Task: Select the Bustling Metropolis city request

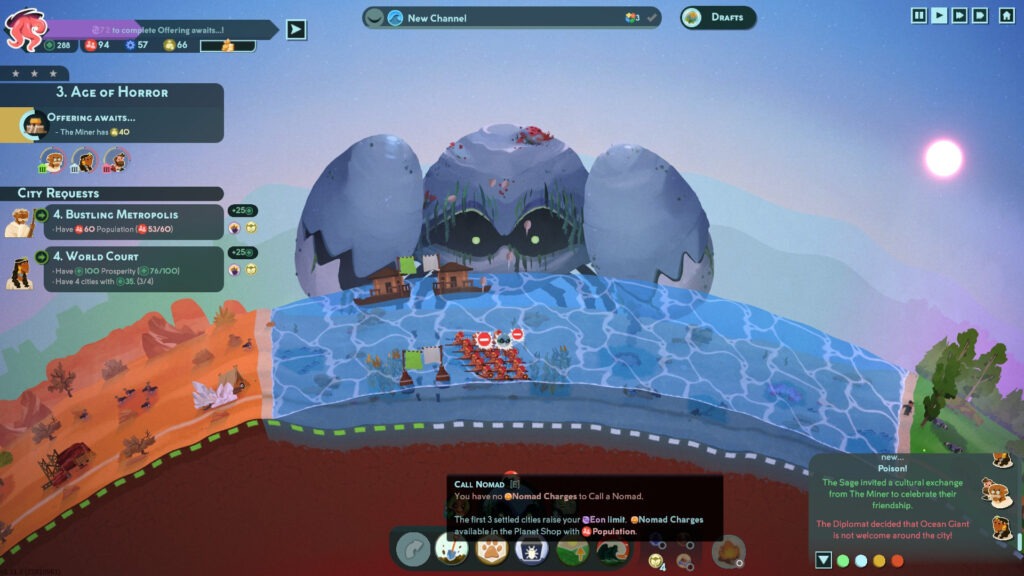Action: 130,222
